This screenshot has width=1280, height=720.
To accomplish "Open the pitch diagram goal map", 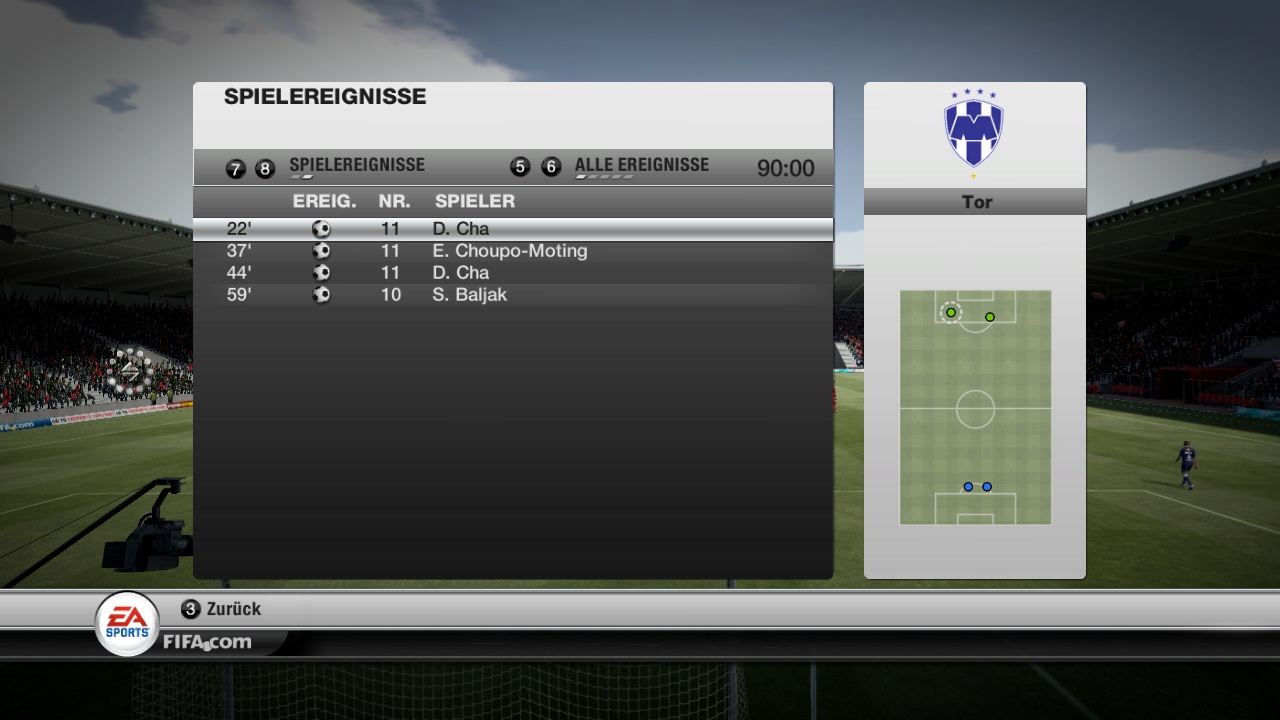I will tap(975, 407).
